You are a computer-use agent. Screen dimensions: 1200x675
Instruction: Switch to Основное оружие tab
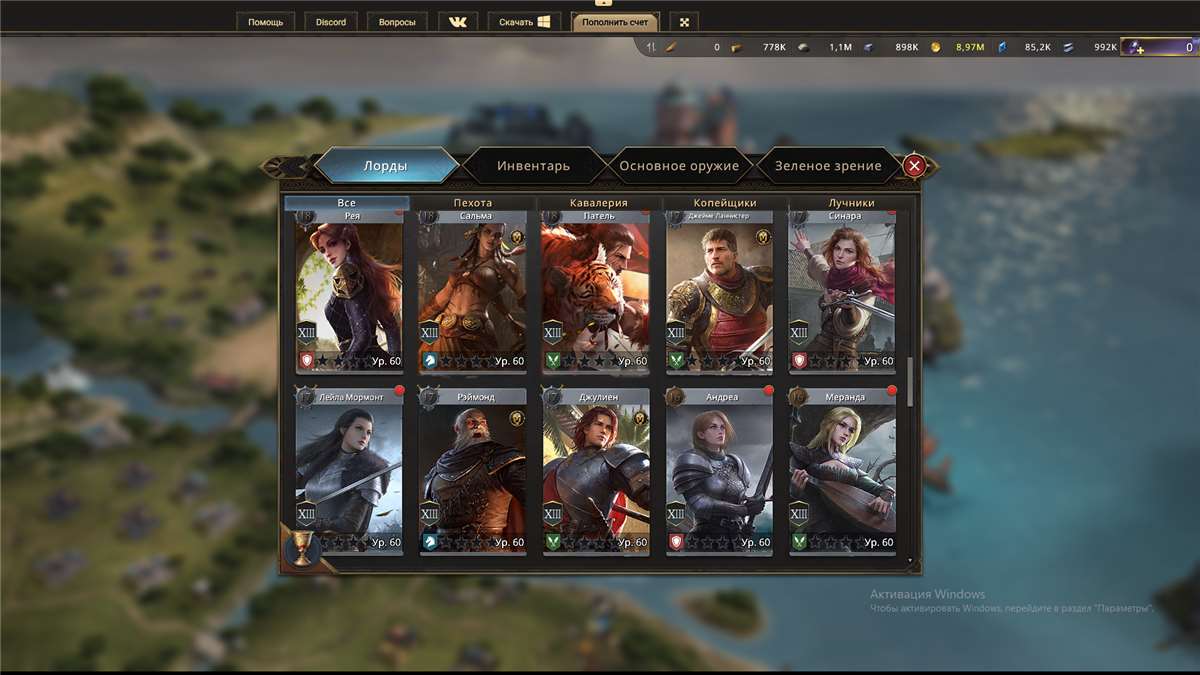pos(679,166)
